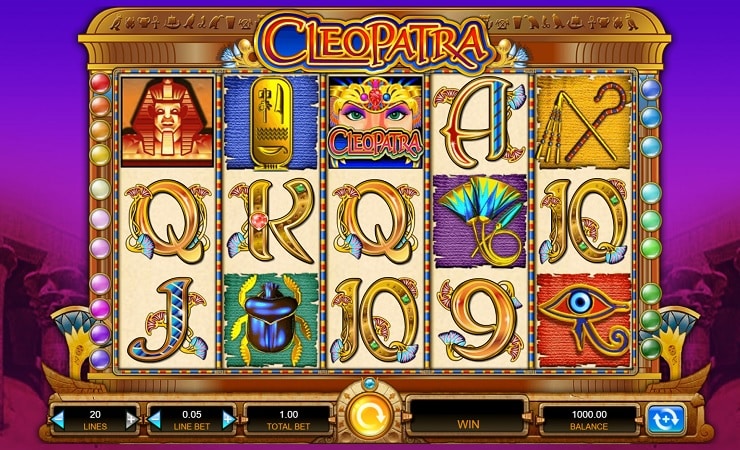Lower the line bet amount
This screenshot has height=450, width=740.
pyautogui.click(x=154, y=419)
